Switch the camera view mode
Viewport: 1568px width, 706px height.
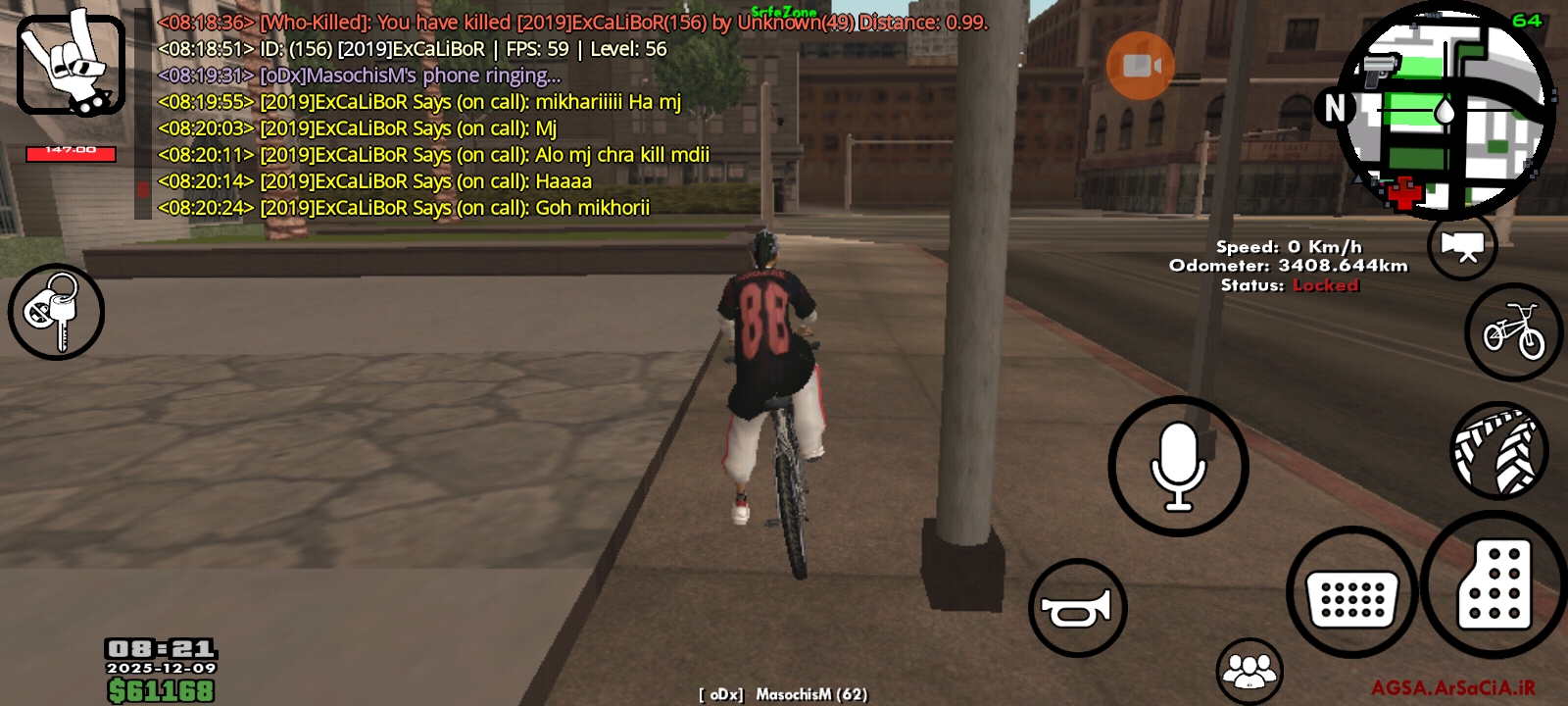(x=1462, y=246)
